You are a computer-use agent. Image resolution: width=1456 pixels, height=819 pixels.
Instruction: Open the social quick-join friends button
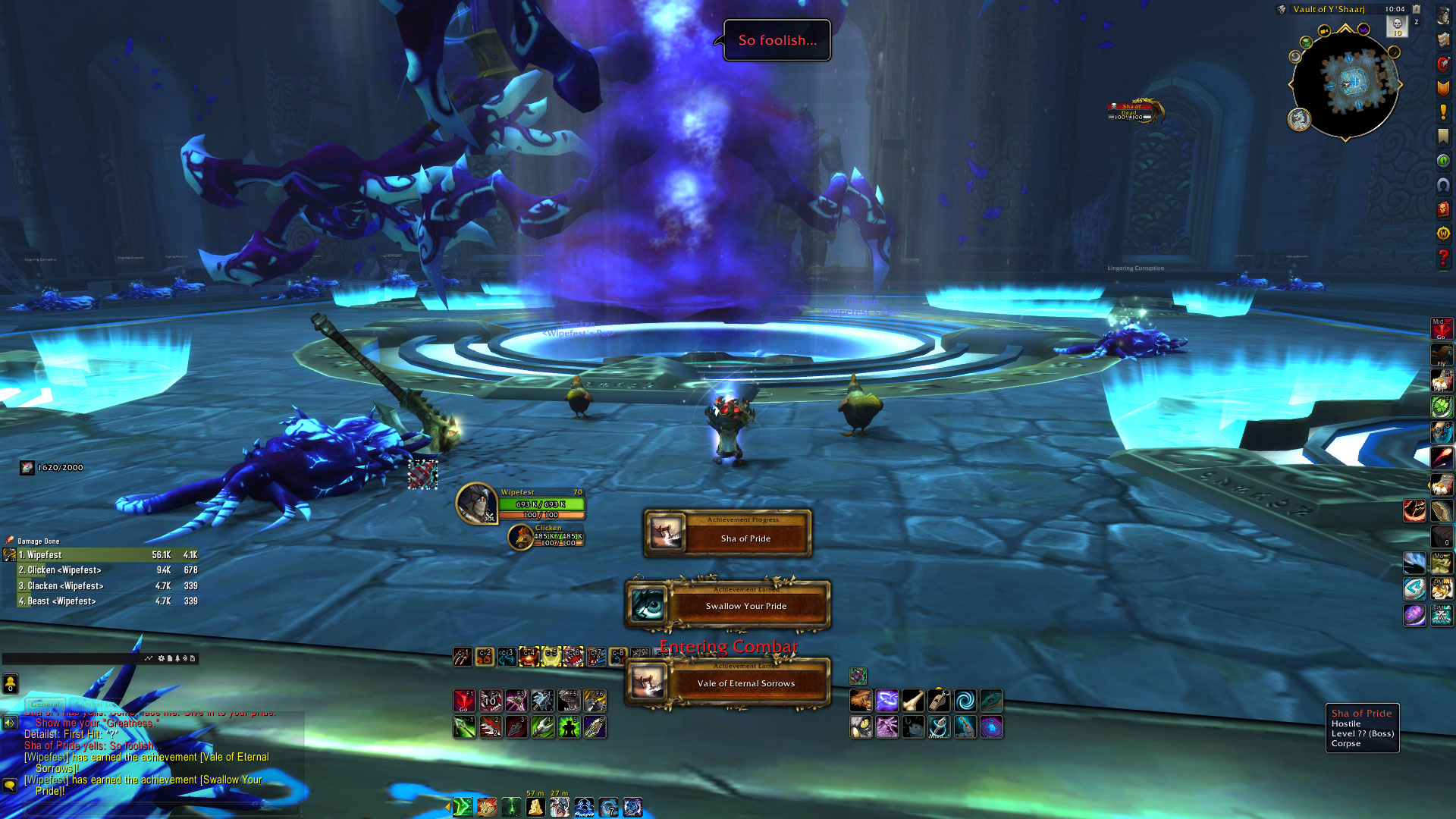[x=10, y=684]
